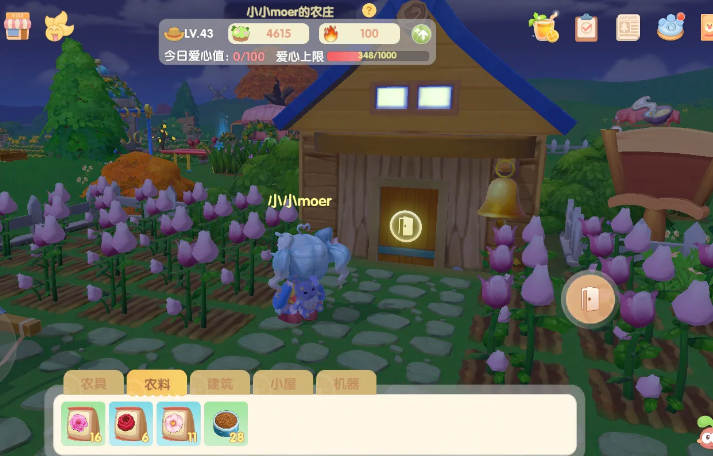The image size is (713, 456).
Task: Open the question mark help button
Action: 369,10
